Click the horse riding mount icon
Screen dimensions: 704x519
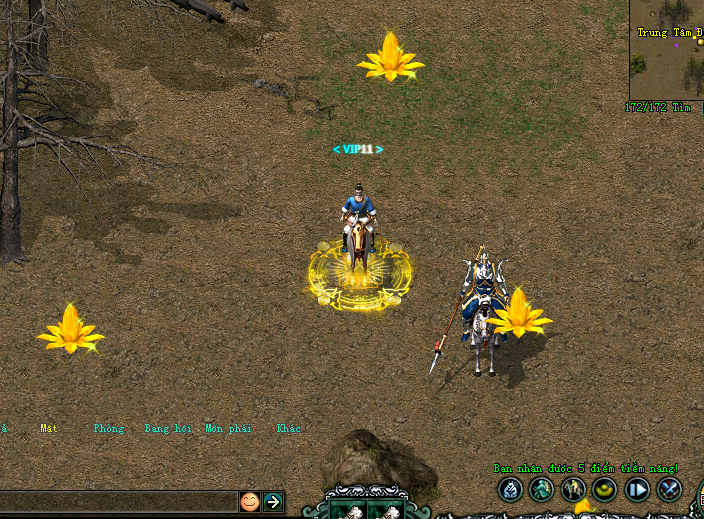point(574,490)
